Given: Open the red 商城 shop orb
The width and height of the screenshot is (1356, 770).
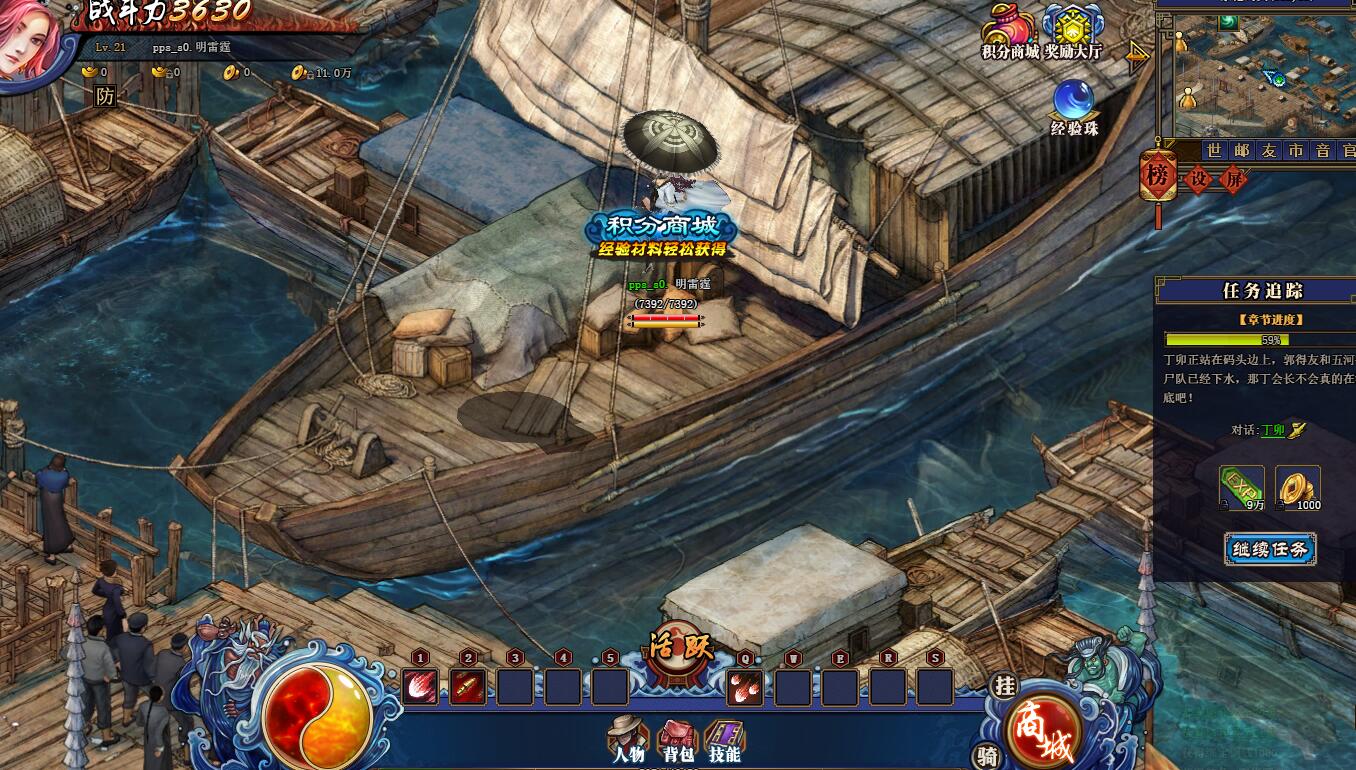Looking at the screenshot, I should pyautogui.click(x=1043, y=732).
